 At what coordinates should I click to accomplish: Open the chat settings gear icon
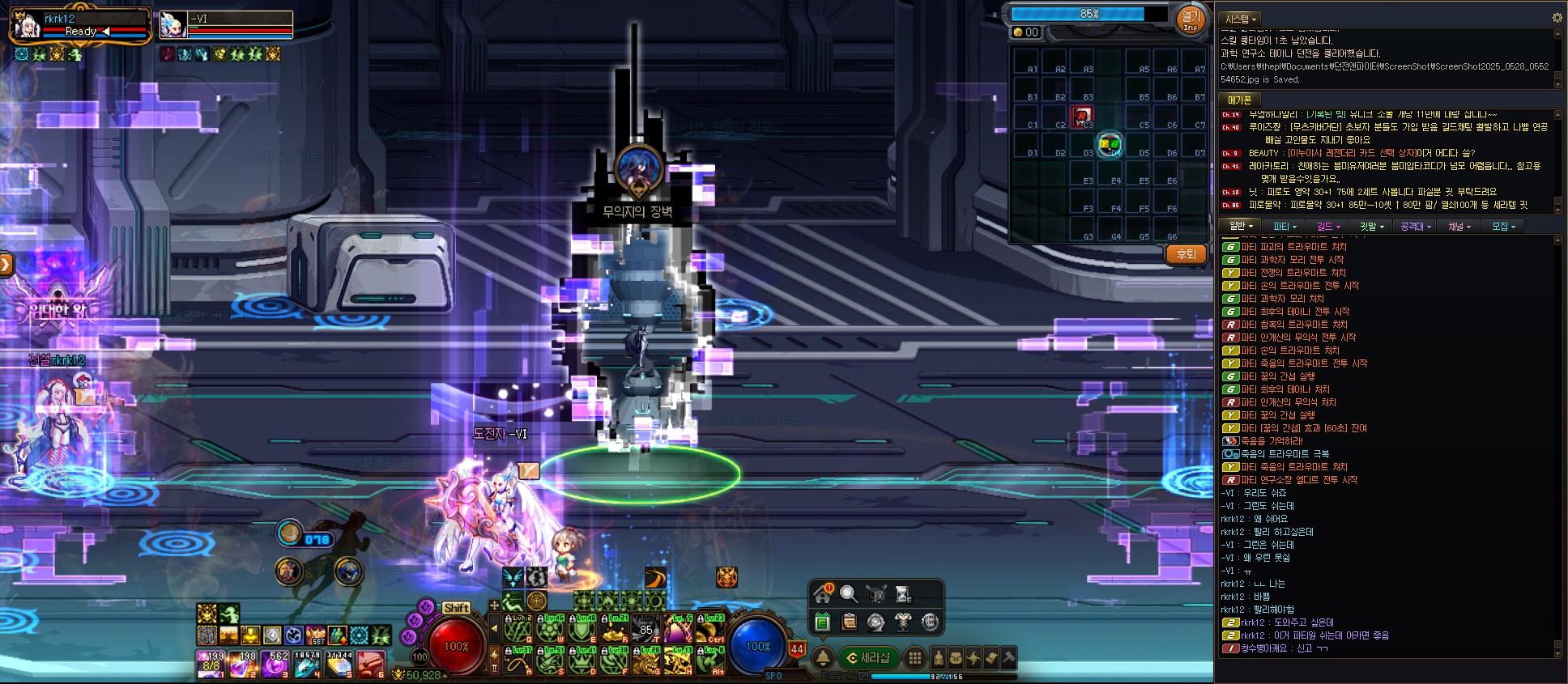pos(1557,18)
